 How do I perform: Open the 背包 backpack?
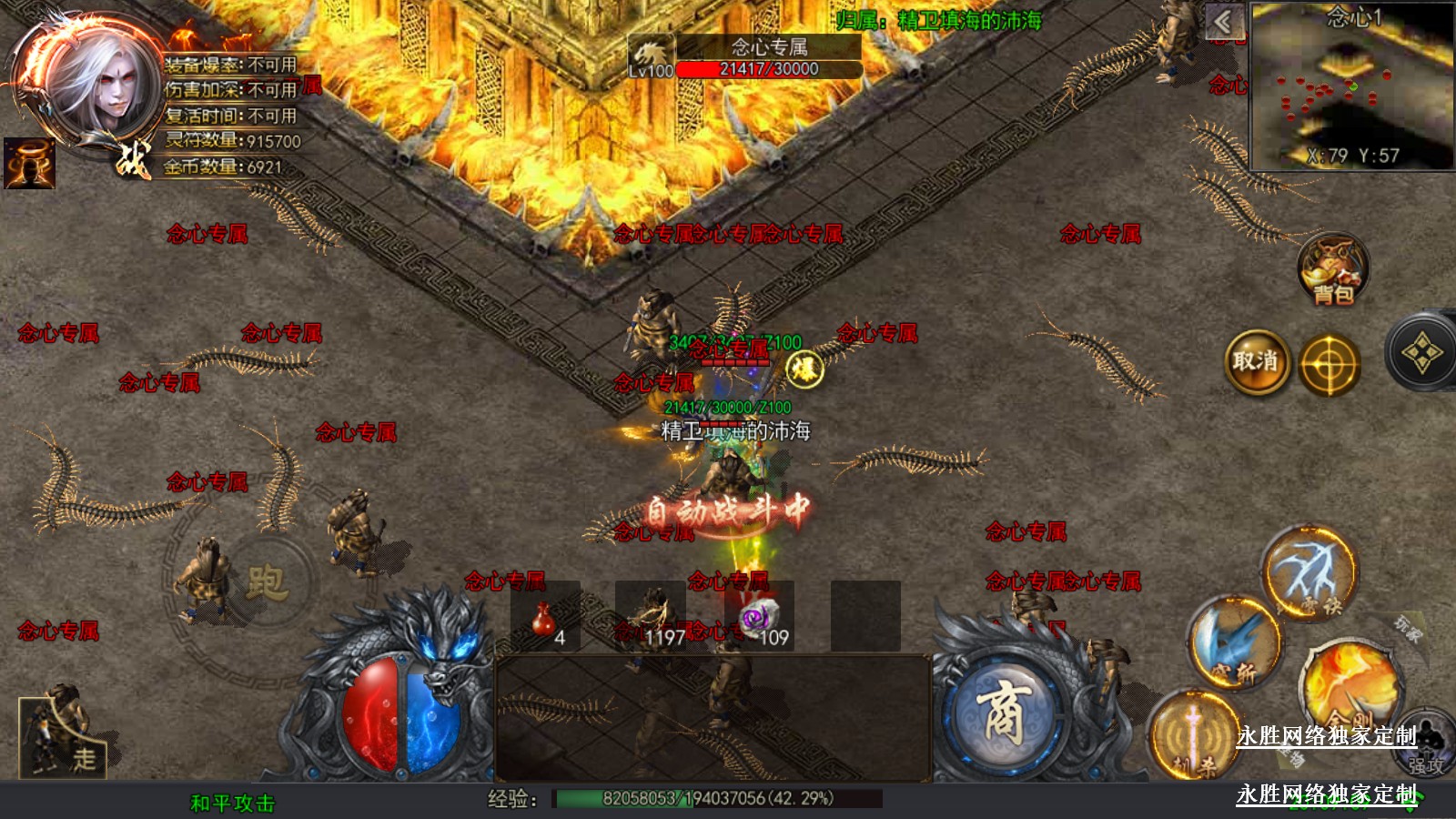coord(1333,269)
